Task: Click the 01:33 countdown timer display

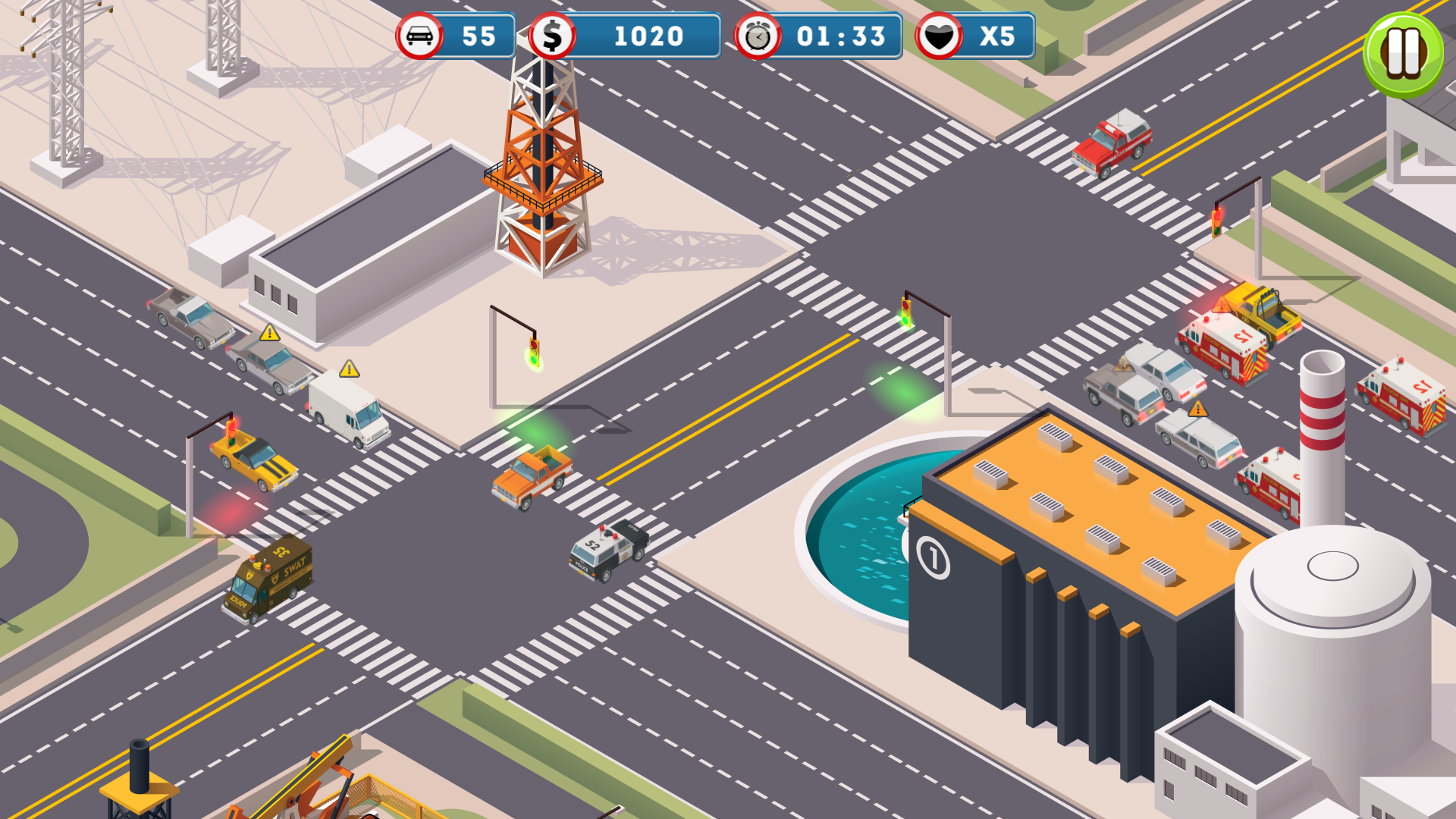Action: 836,36
